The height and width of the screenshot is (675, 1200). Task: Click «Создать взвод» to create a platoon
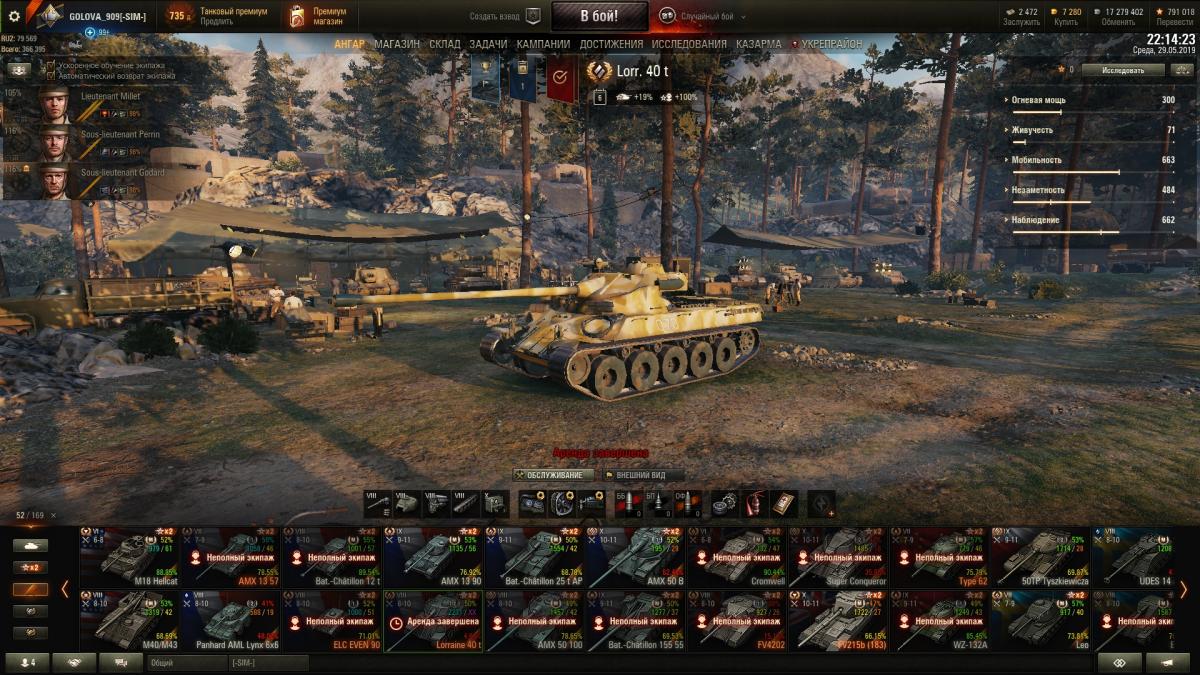coord(506,16)
